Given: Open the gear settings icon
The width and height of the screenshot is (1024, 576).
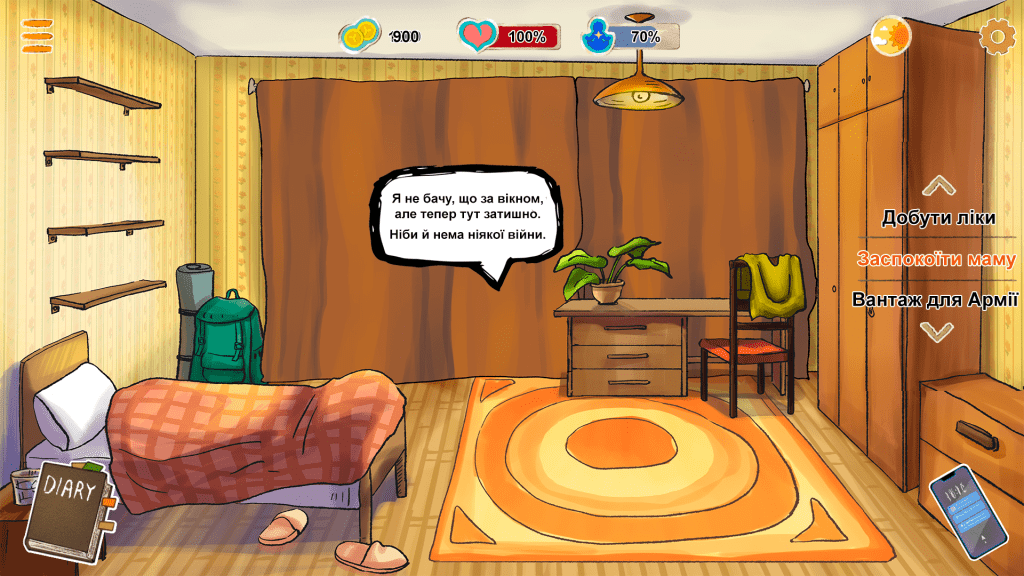Looking at the screenshot, I should [x=996, y=37].
